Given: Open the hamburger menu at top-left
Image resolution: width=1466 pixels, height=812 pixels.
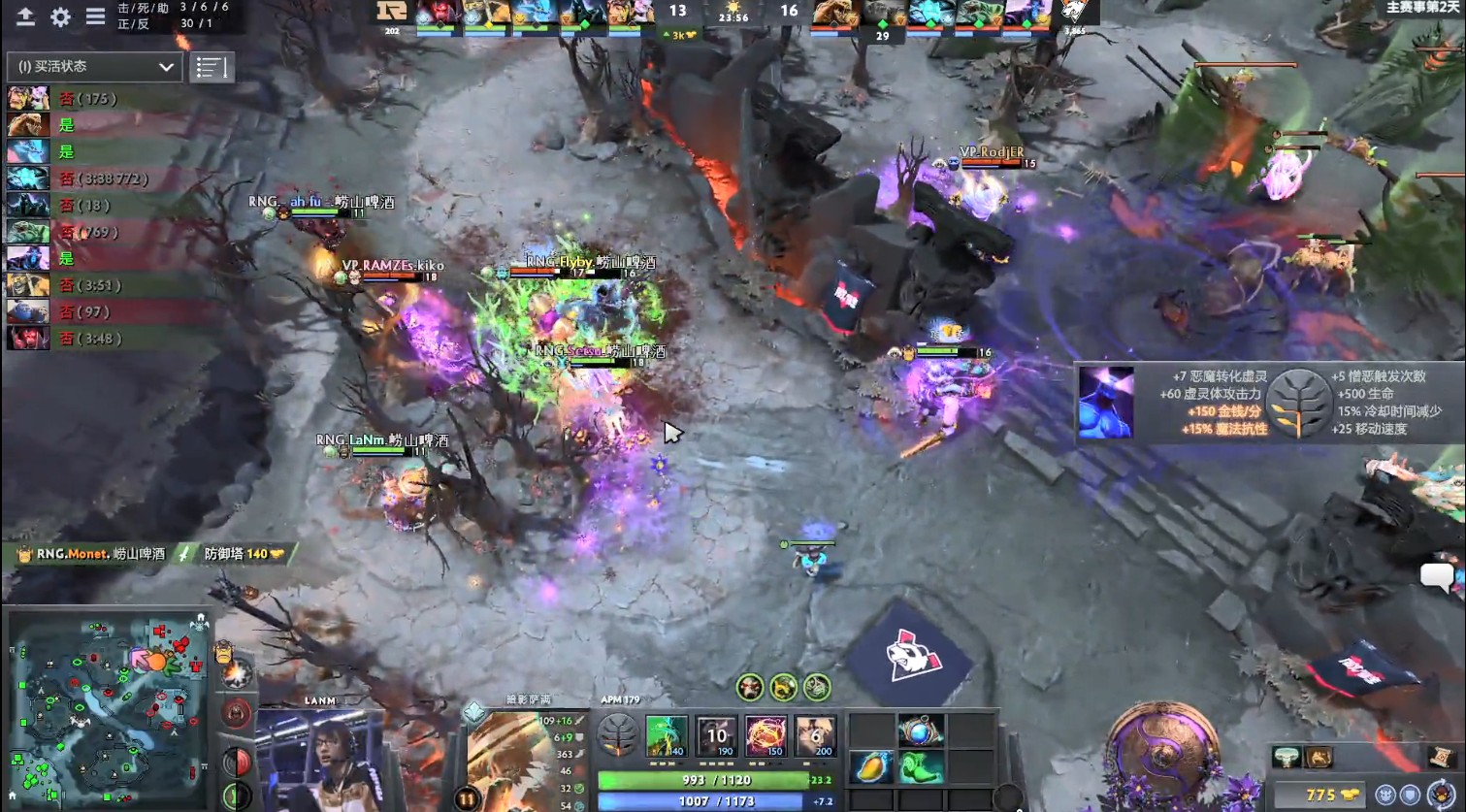Looking at the screenshot, I should click(x=93, y=16).
